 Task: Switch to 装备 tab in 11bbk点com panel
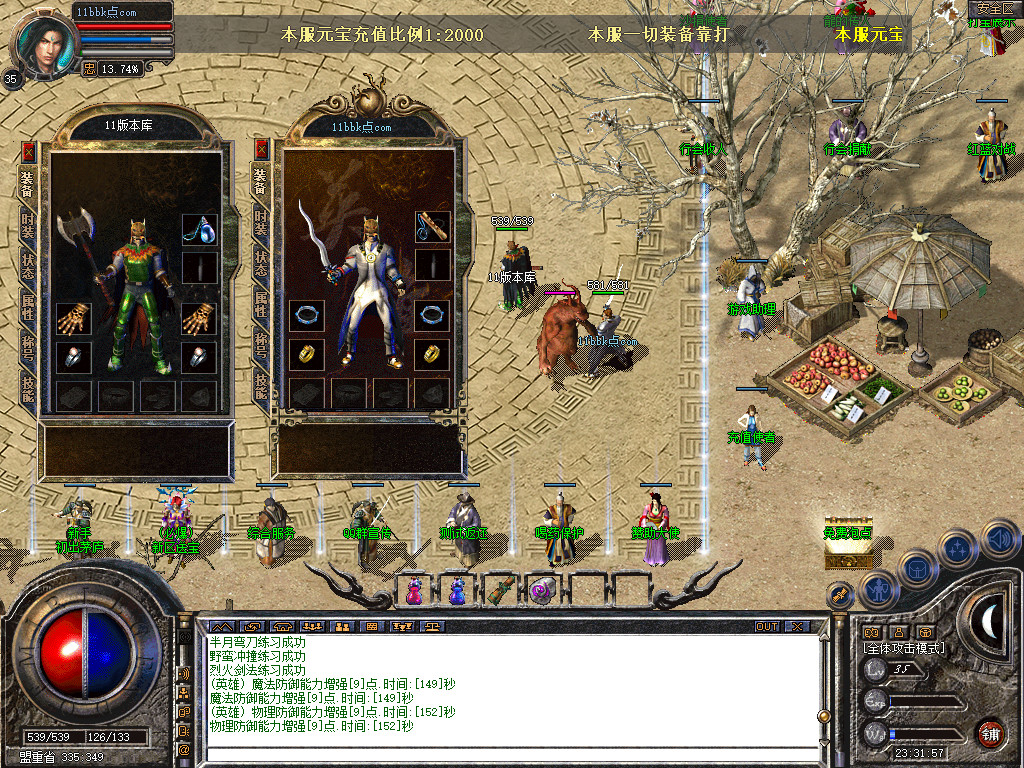pos(261,180)
